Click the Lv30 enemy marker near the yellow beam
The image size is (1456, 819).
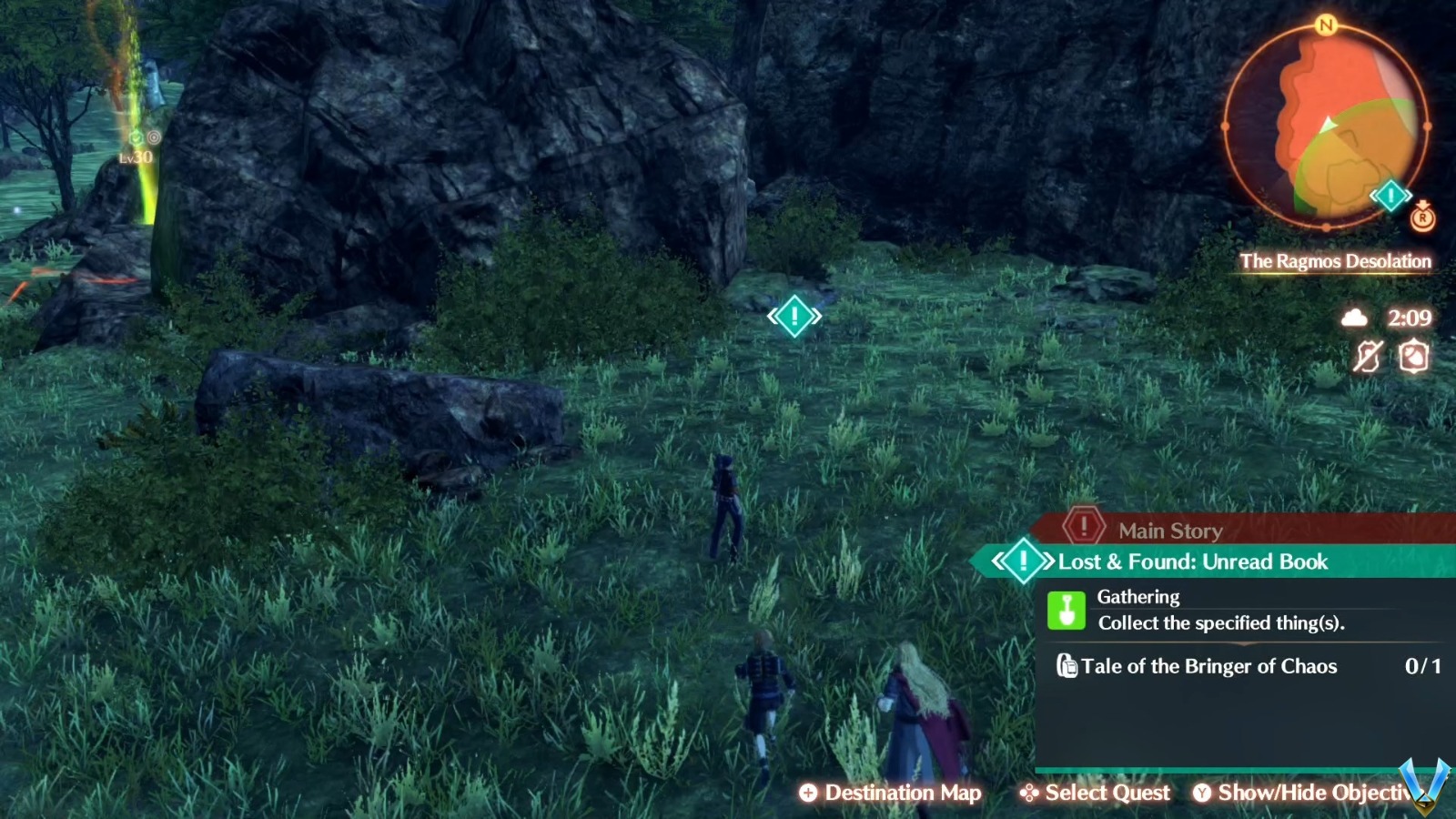point(138,146)
